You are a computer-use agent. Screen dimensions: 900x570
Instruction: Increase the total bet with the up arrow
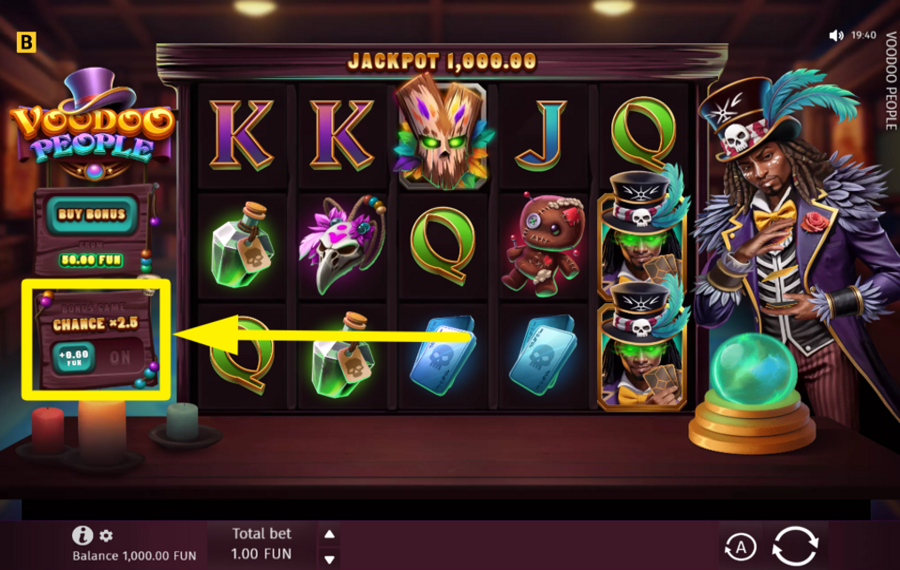pos(329,534)
